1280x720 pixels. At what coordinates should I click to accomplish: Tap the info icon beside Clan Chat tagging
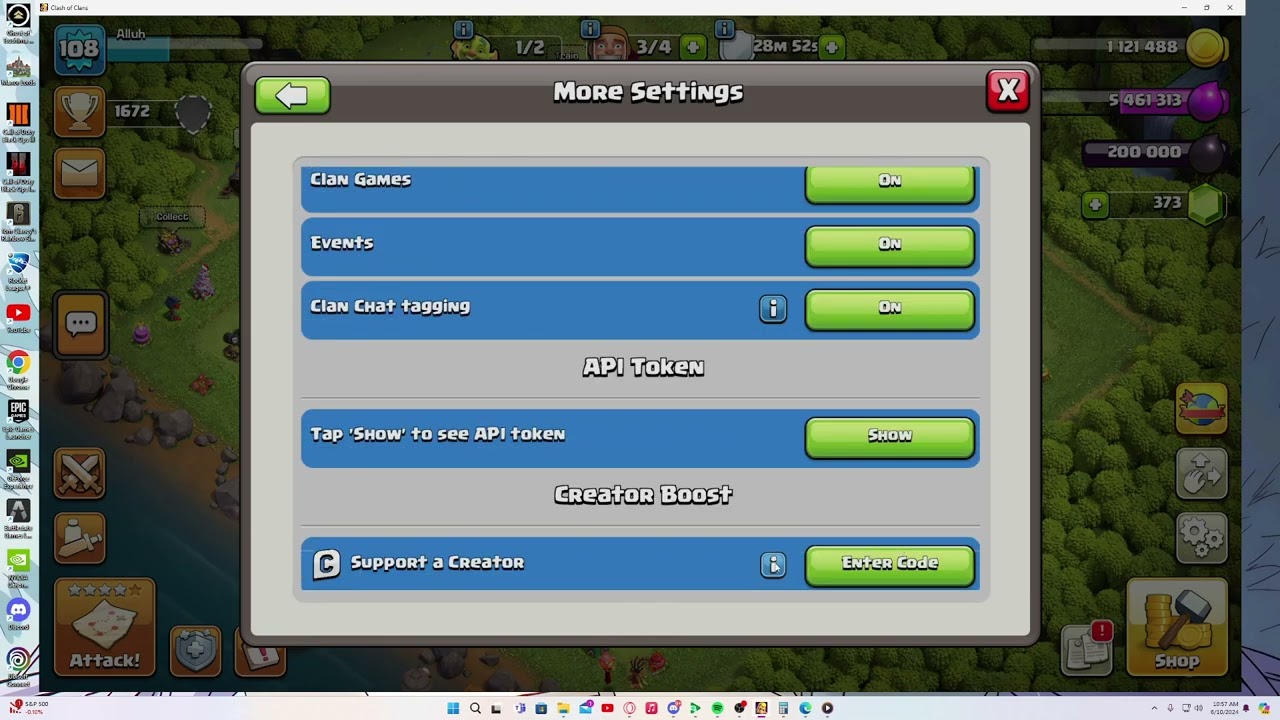[773, 309]
